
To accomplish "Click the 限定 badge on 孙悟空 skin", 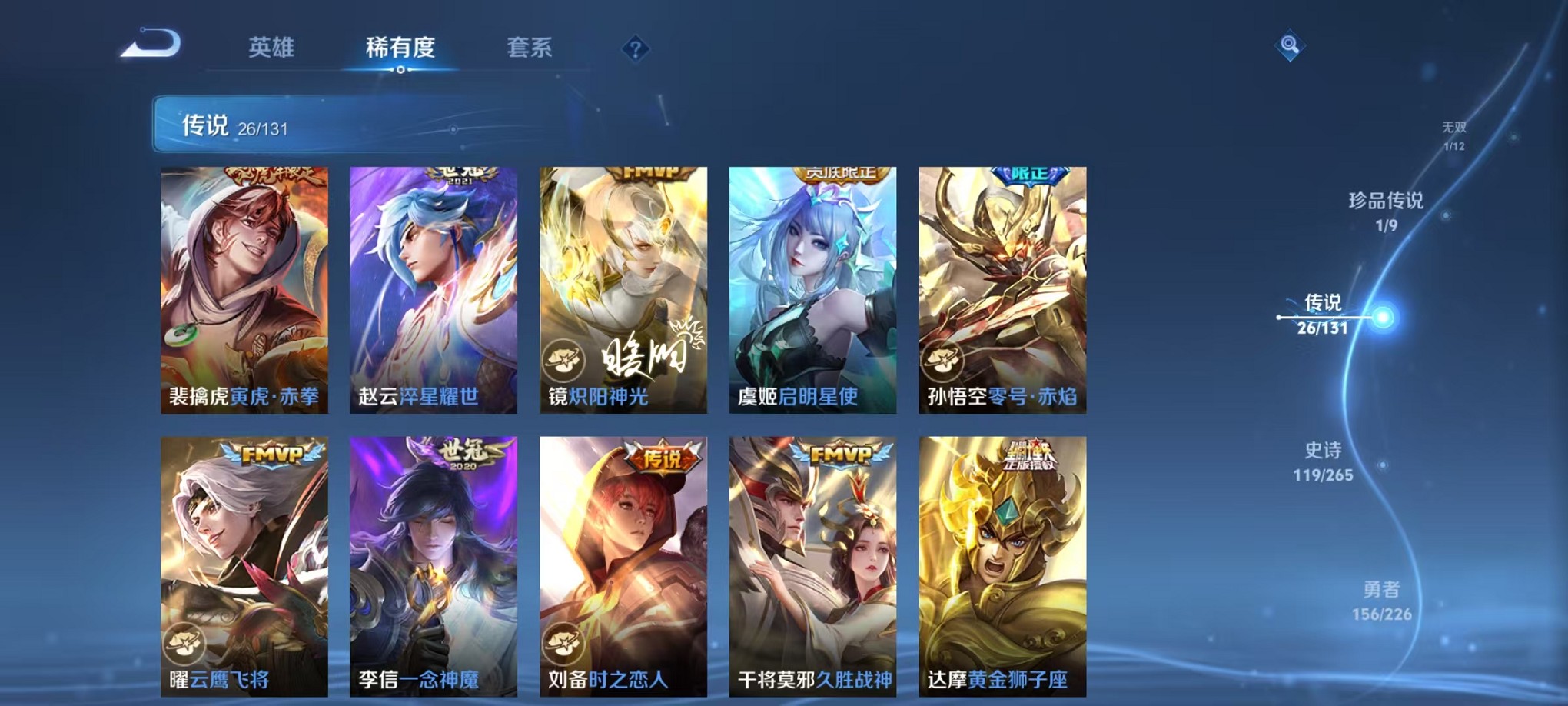I will point(1027,175).
